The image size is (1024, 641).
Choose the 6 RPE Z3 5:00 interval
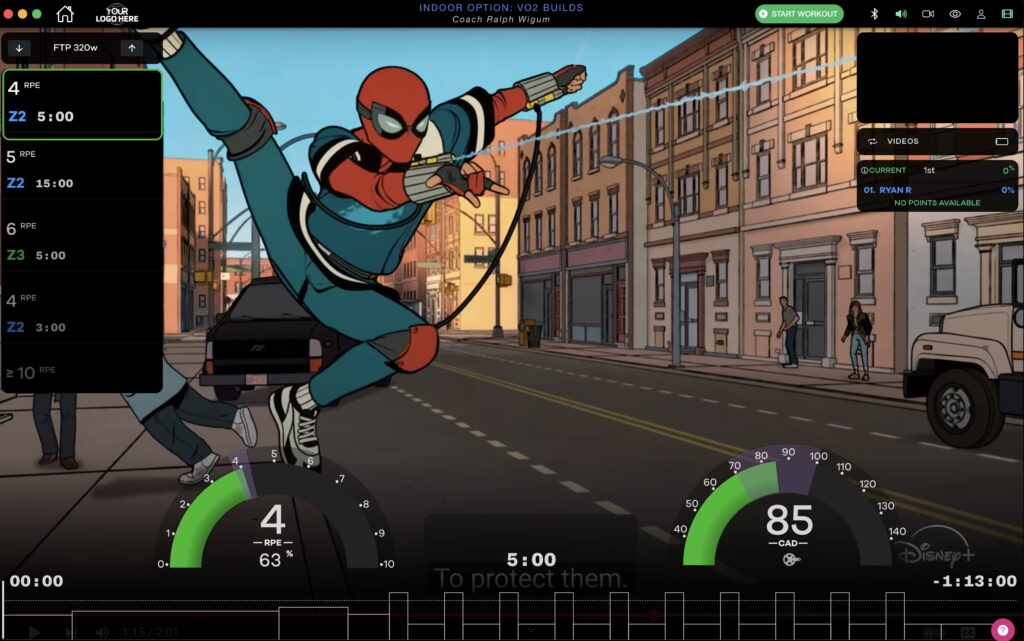pos(82,243)
